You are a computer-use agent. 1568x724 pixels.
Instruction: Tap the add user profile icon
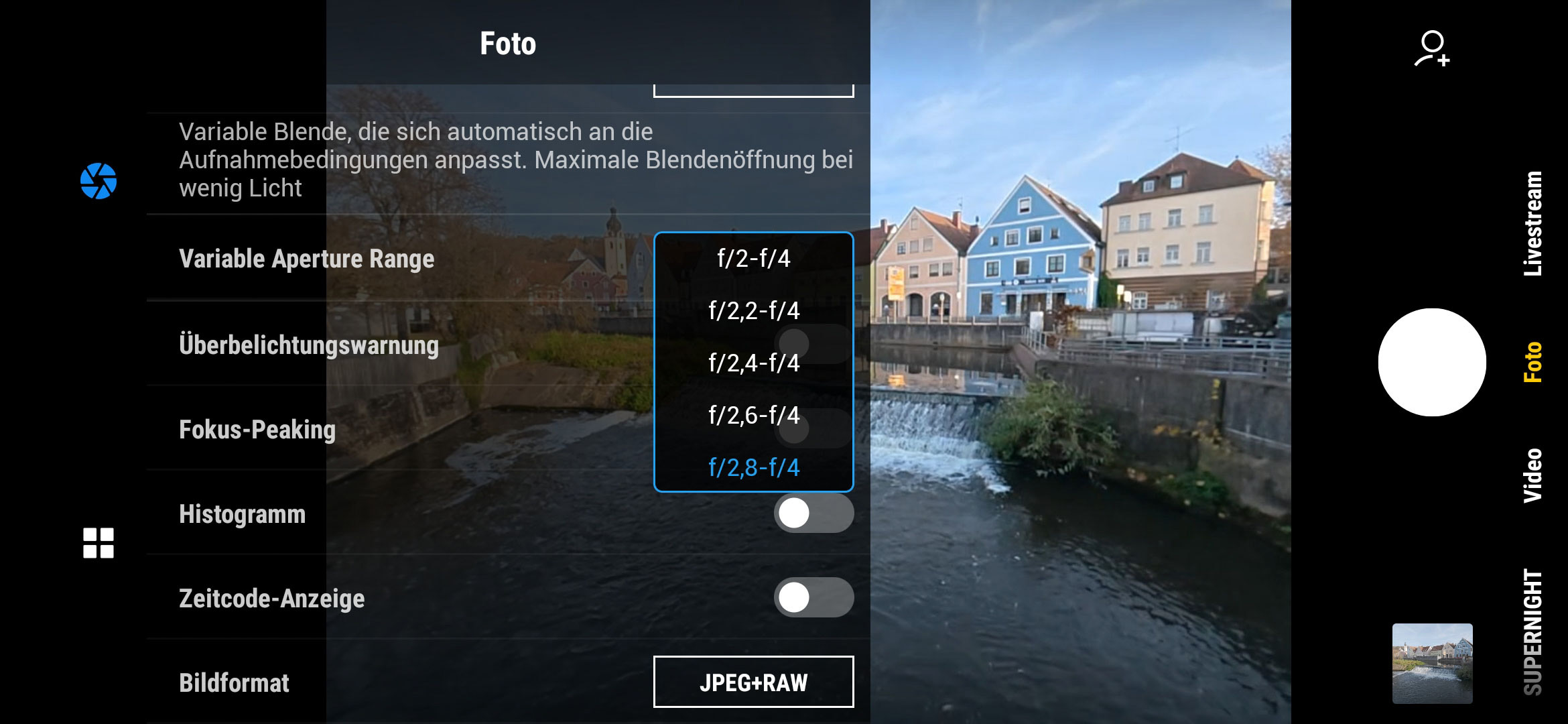click(1432, 49)
